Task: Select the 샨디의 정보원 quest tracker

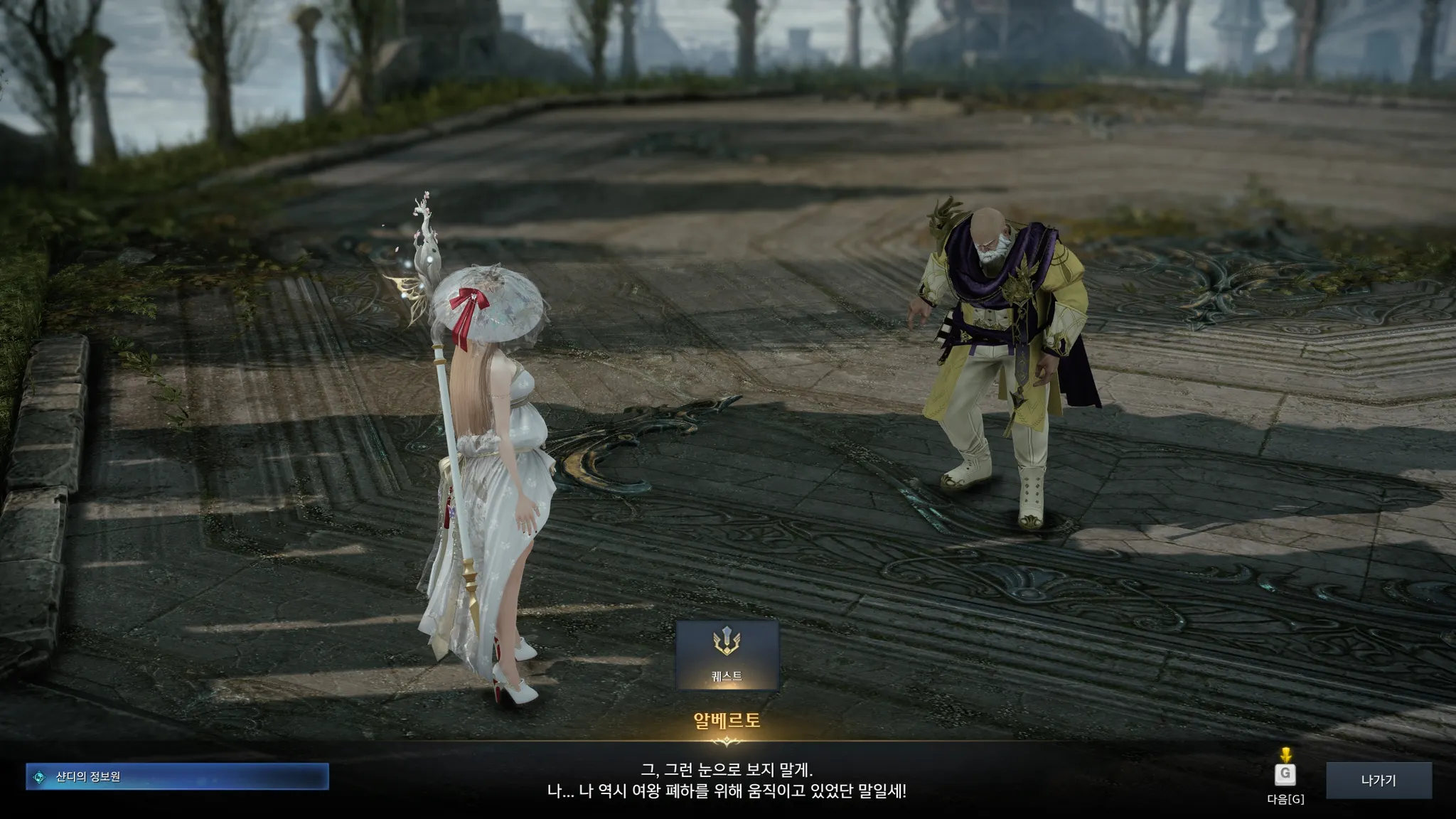Action: pyautogui.click(x=177, y=776)
